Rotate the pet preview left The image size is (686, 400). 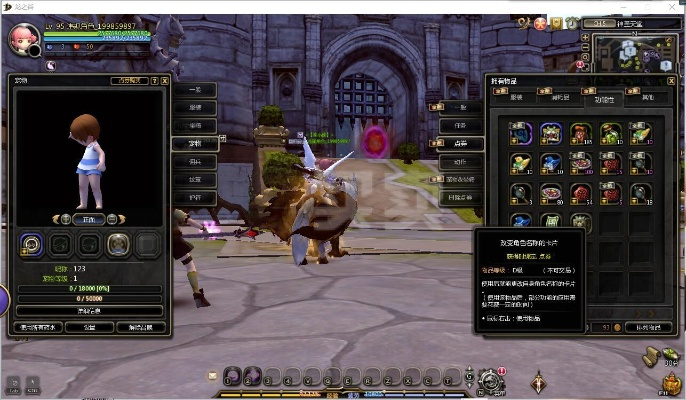(65, 217)
